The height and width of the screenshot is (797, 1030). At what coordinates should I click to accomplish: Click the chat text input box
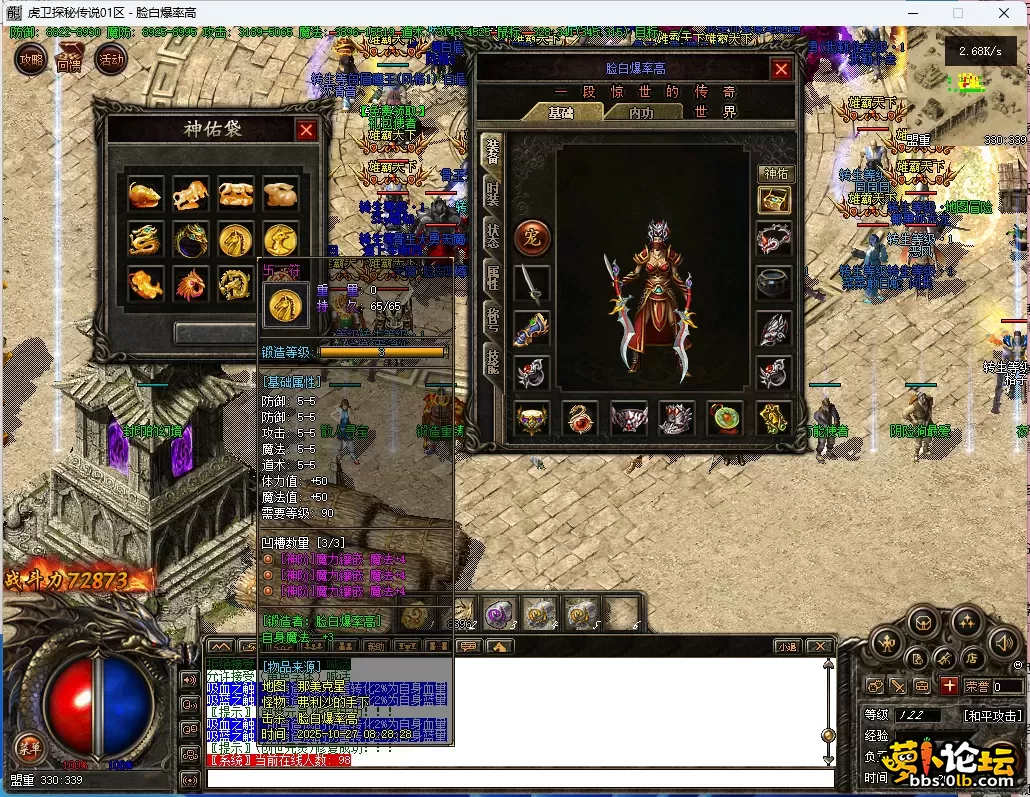520,778
